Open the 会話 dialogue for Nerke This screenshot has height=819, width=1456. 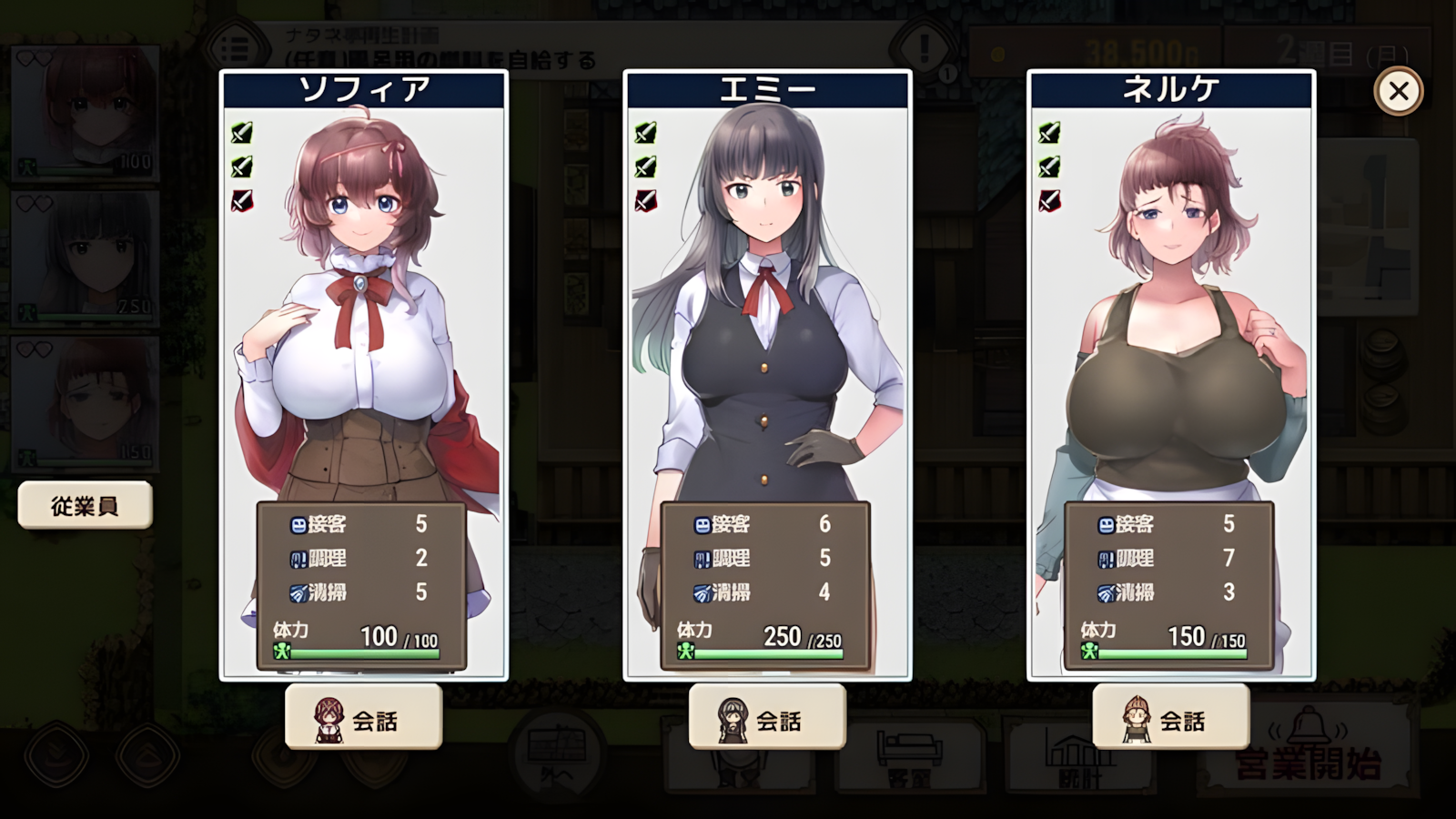[x=1171, y=718]
